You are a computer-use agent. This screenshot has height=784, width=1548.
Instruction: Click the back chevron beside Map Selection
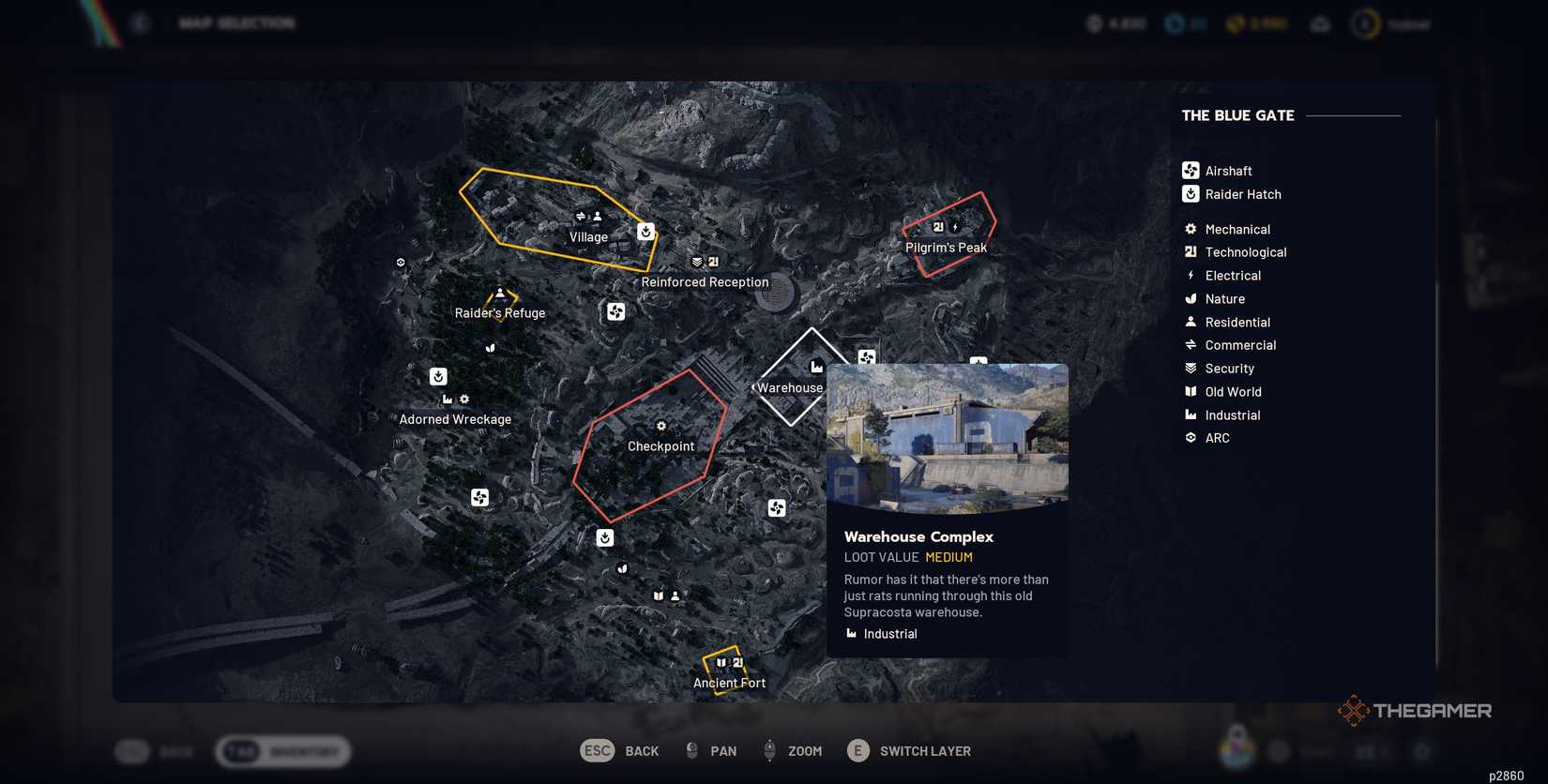pos(140,23)
